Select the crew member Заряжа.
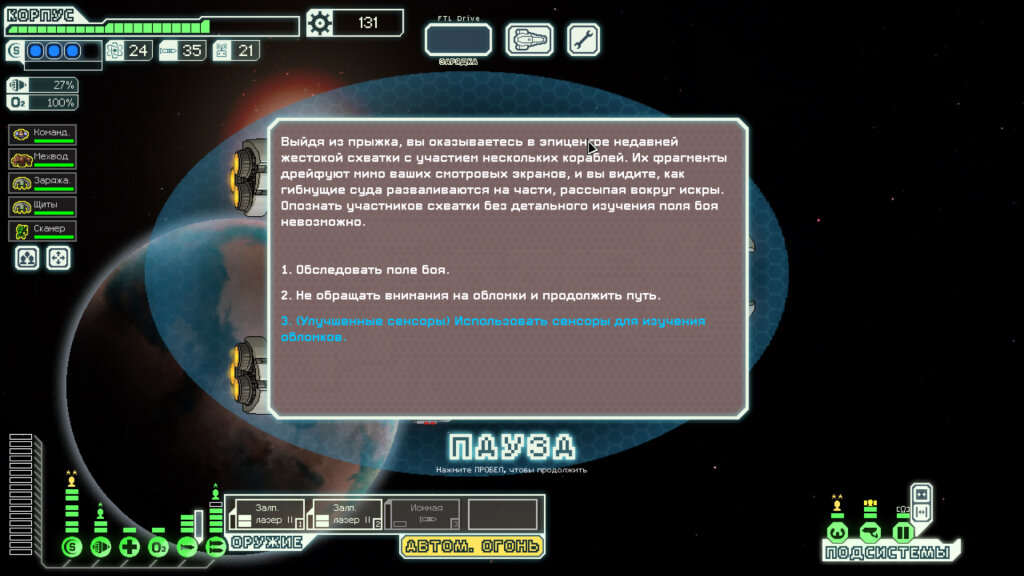 pyautogui.click(x=43, y=183)
